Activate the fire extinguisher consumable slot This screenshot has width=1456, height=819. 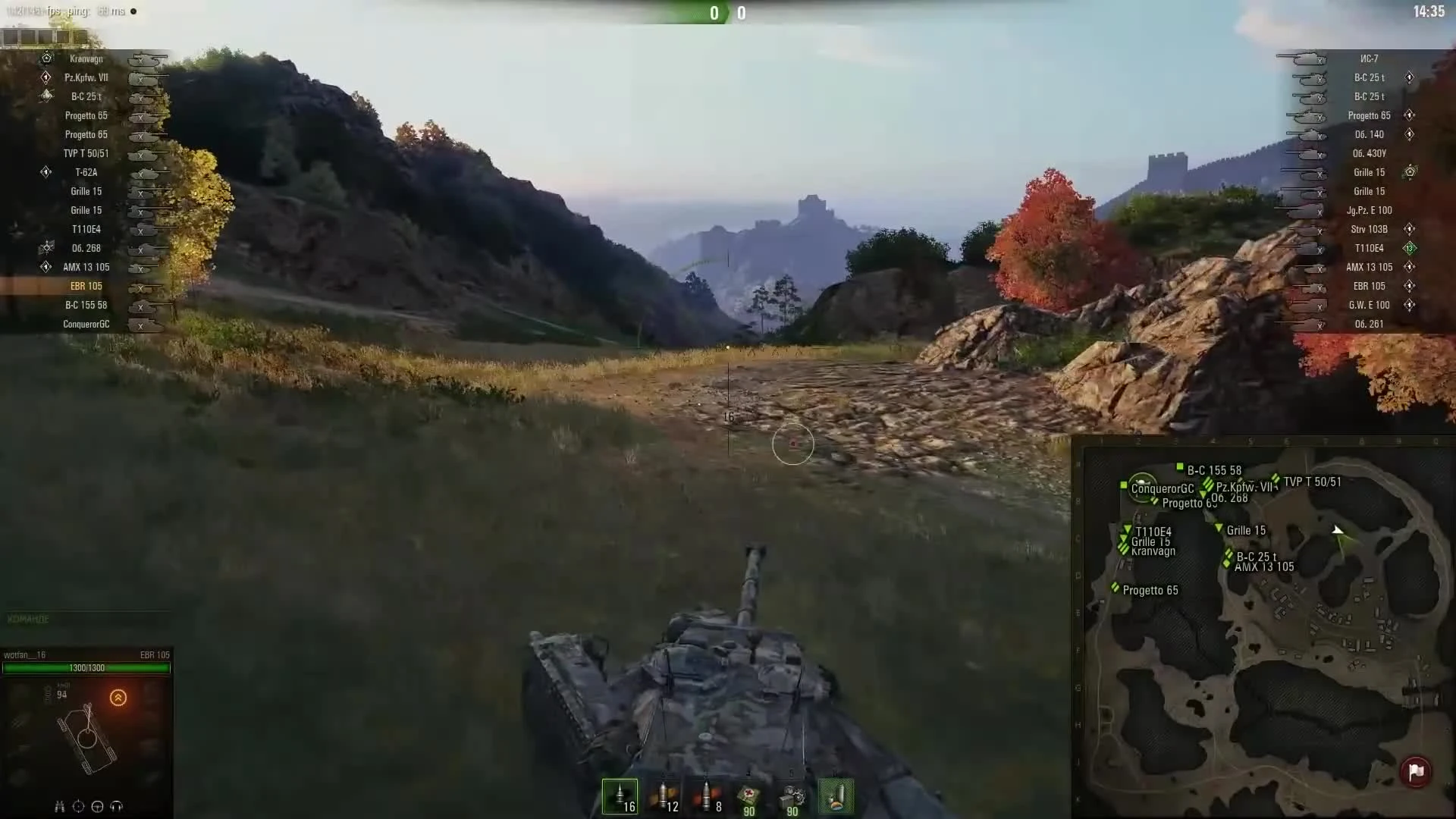(836, 798)
